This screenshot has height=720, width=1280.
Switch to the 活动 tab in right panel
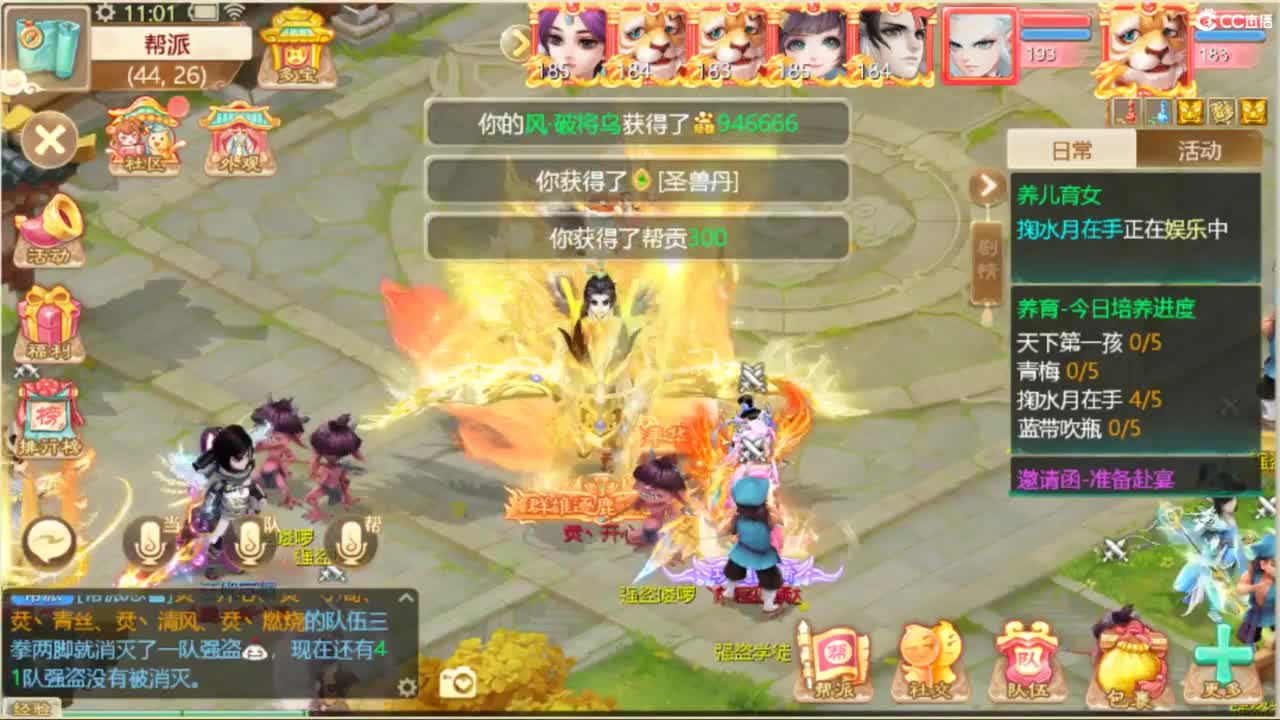pos(1200,149)
